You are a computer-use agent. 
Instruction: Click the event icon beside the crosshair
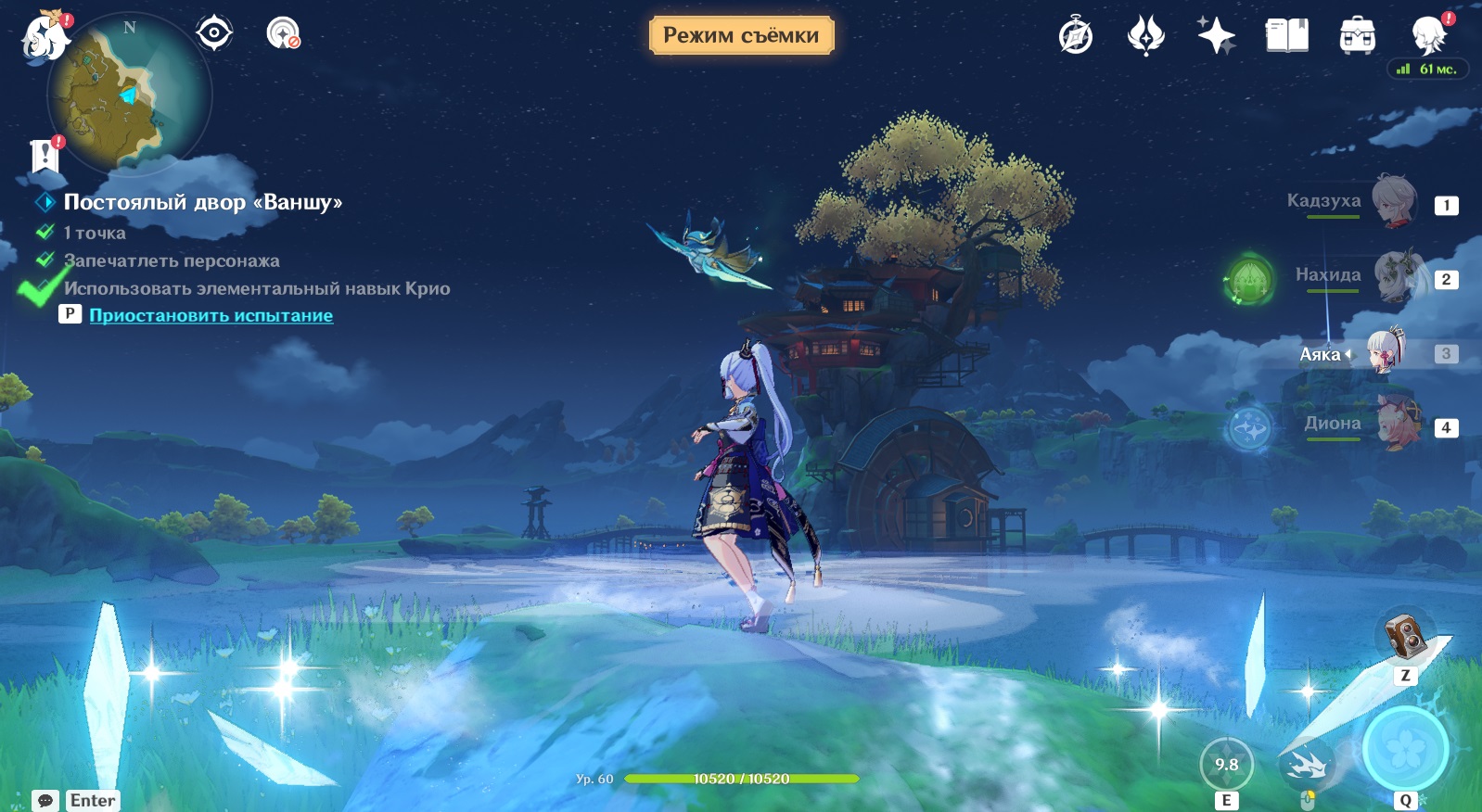[283, 33]
